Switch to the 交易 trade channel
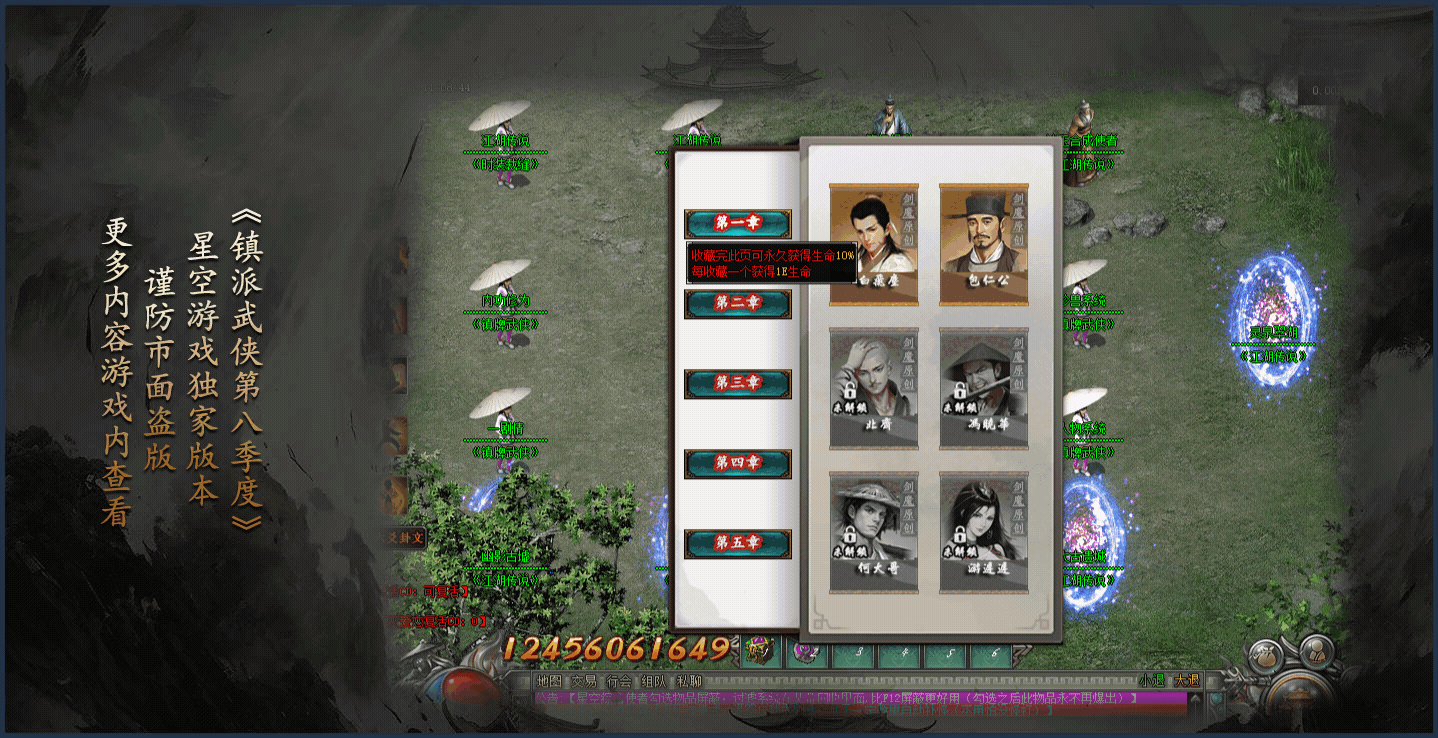The width and height of the screenshot is (1438, 738). 584,681
